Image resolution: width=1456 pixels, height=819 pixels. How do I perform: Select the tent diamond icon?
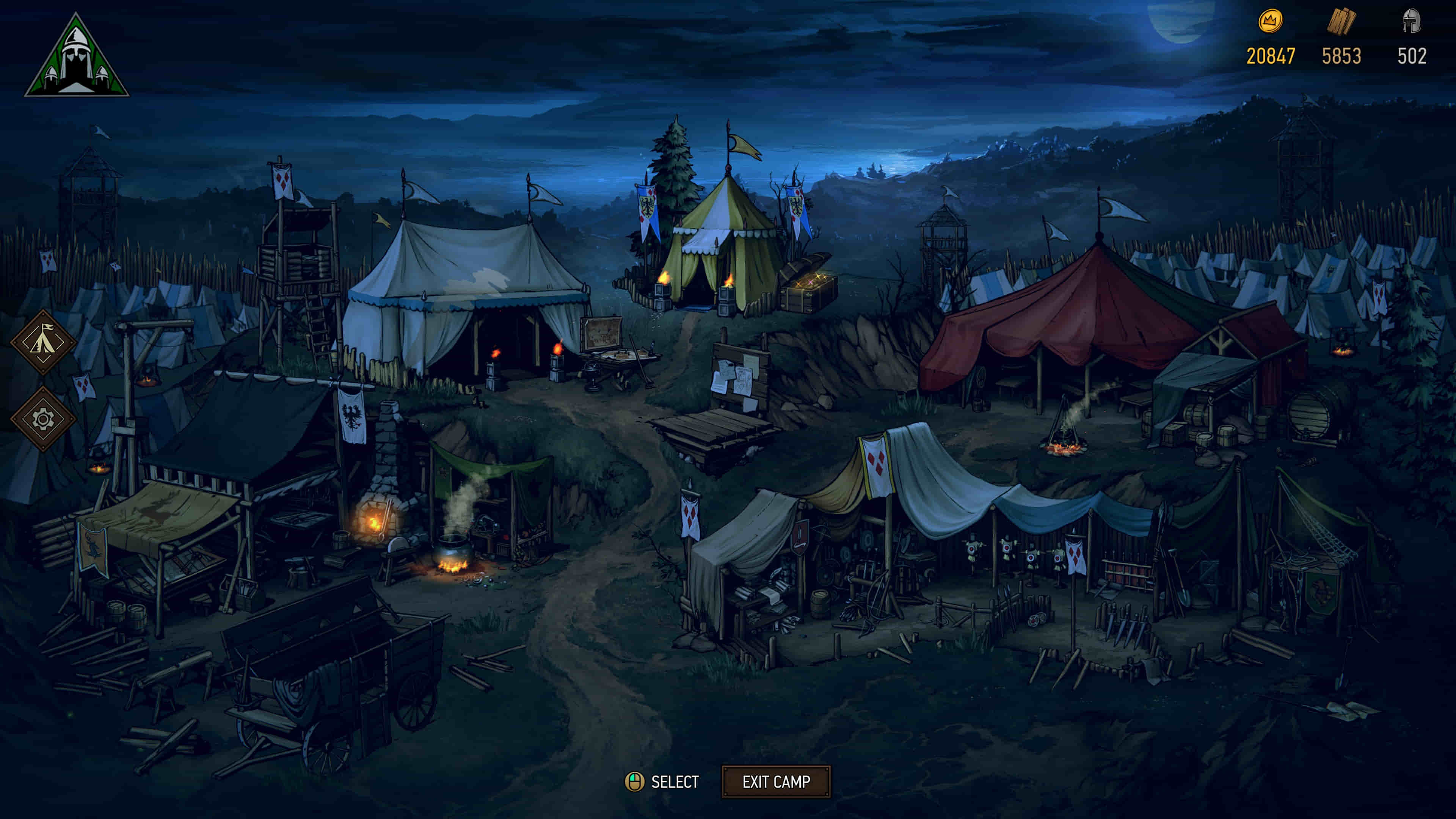[x=43, y=342]
